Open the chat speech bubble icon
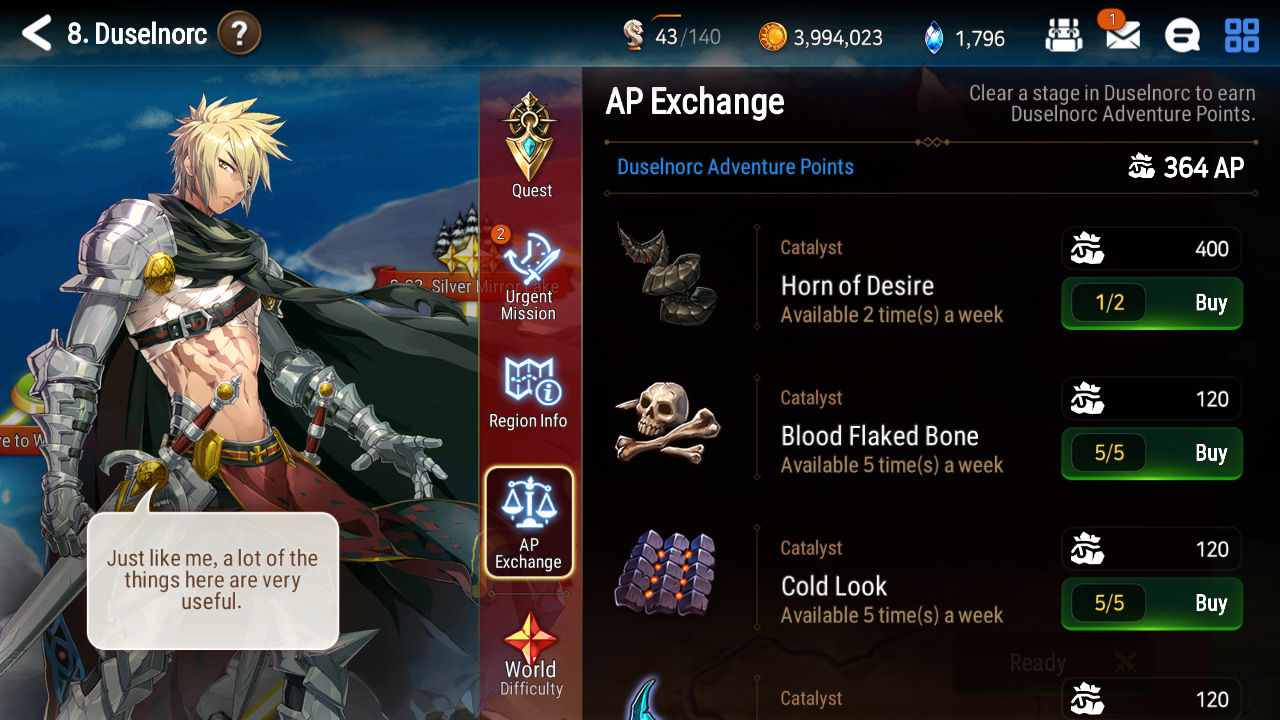The image size is (1280, 720). point(1182,37)
